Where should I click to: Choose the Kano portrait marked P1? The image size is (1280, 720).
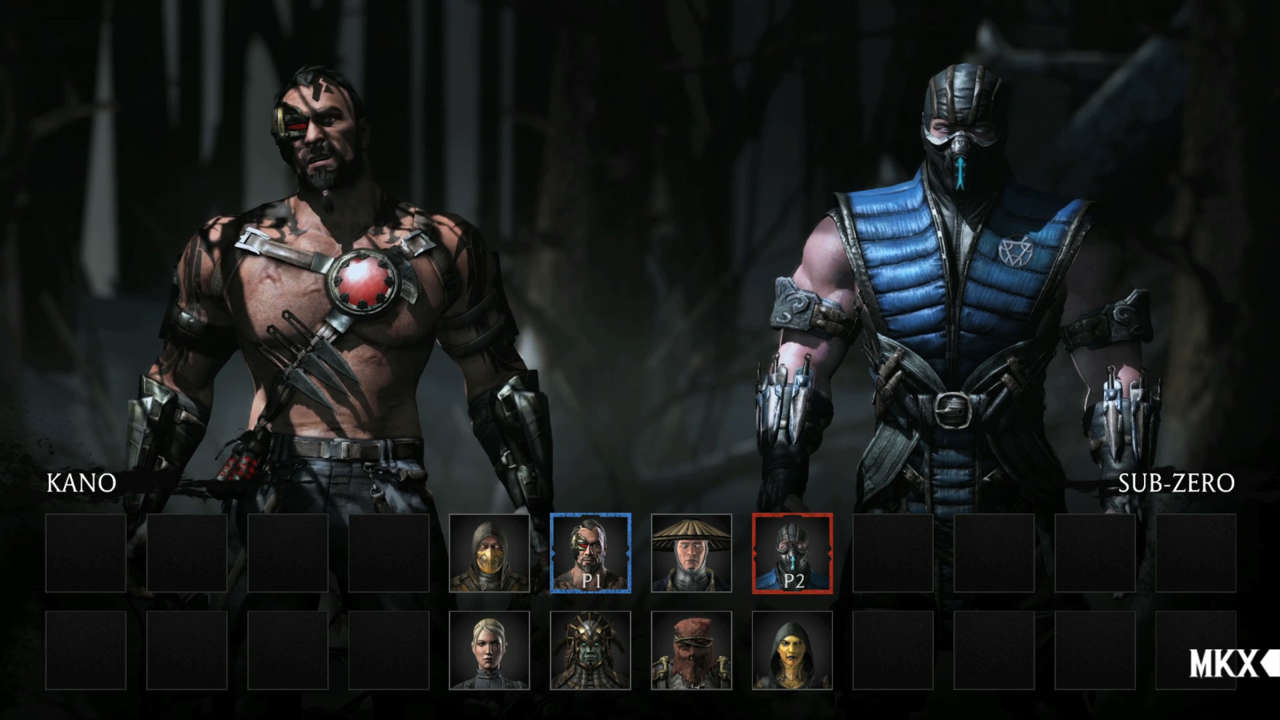pos(590,553)
